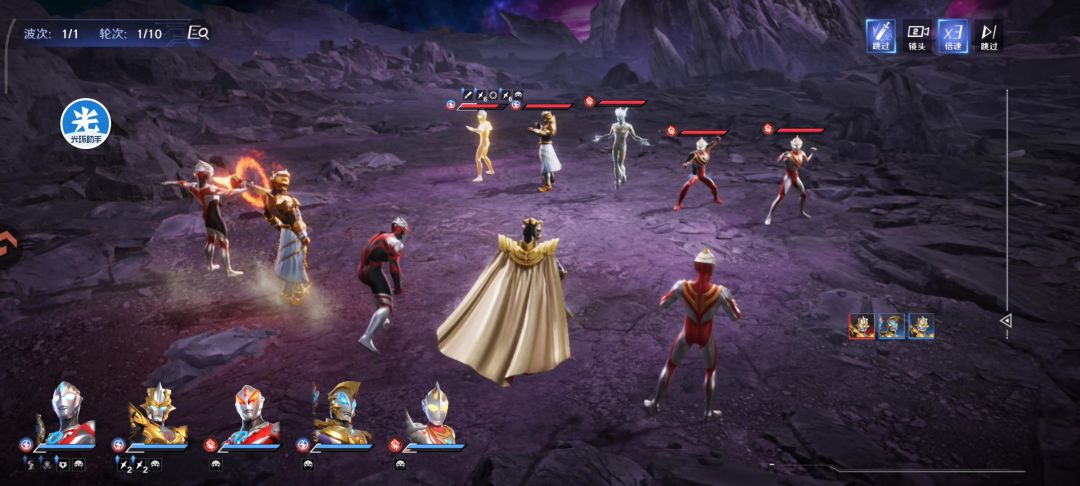Image resolution: width=1080 pixels, height=486 pixels.
Task: Select the red-bordered turn order portrait
Action: 861,326
